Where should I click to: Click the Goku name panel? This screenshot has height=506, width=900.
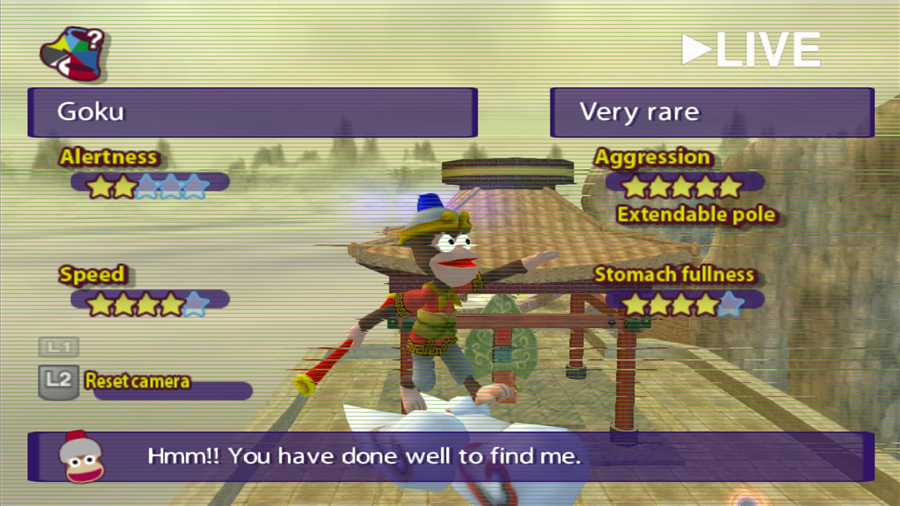[x=252, y=112]
